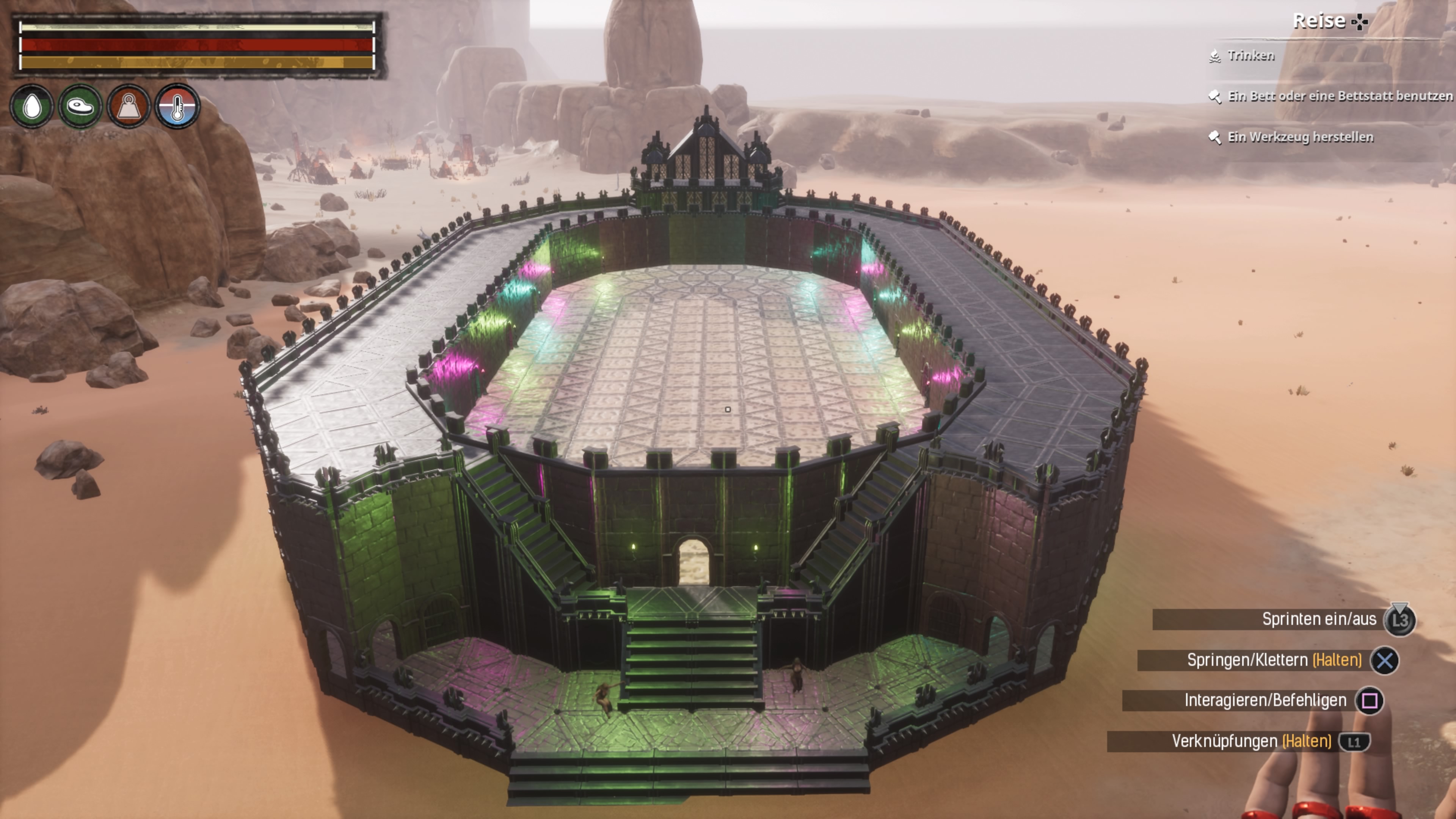Select the Trinken journey step
The width and height of the screenshot is (1456, 819).
coord(1250,55)
